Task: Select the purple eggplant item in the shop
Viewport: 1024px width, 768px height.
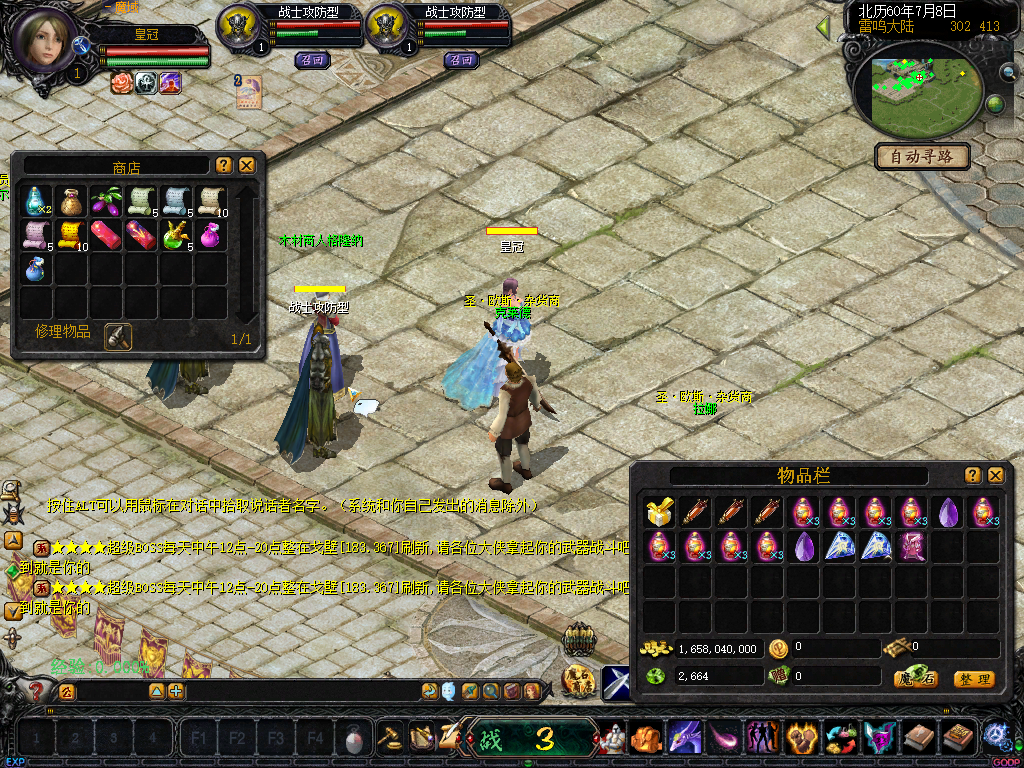Action: pos(105,200)
